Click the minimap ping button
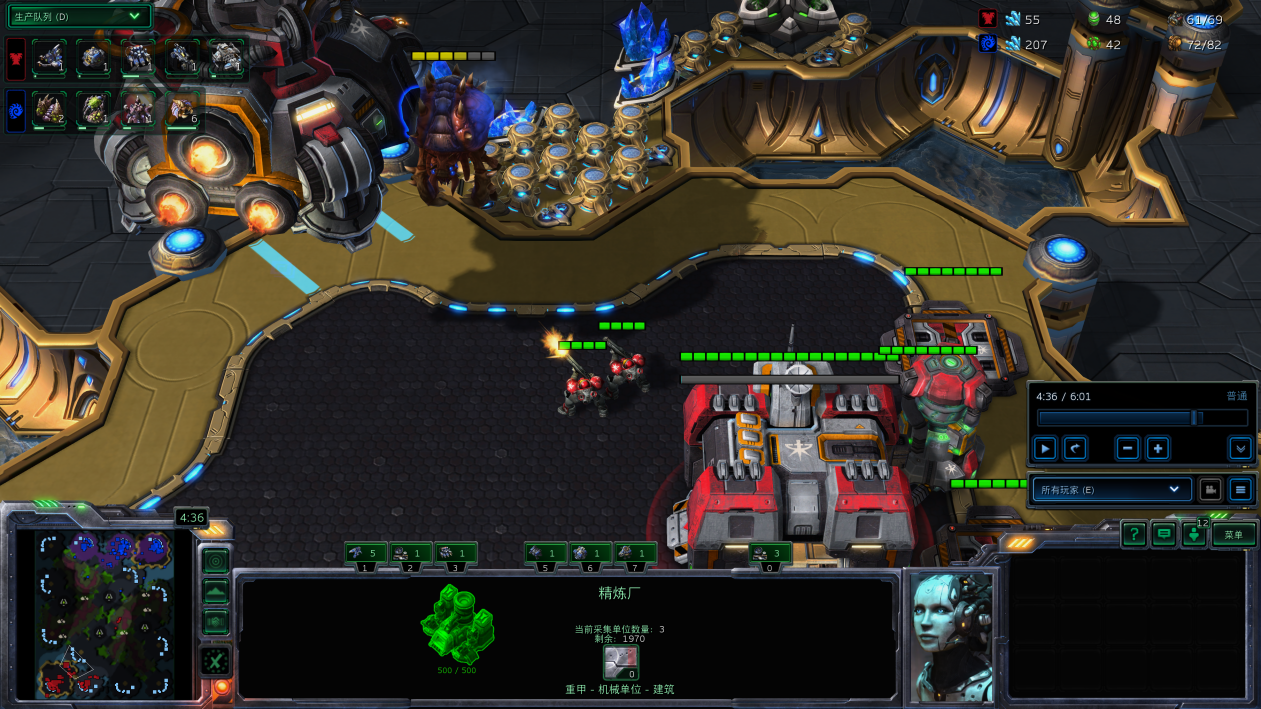This screenshot has width=1261, height=709. coord(216,561)
